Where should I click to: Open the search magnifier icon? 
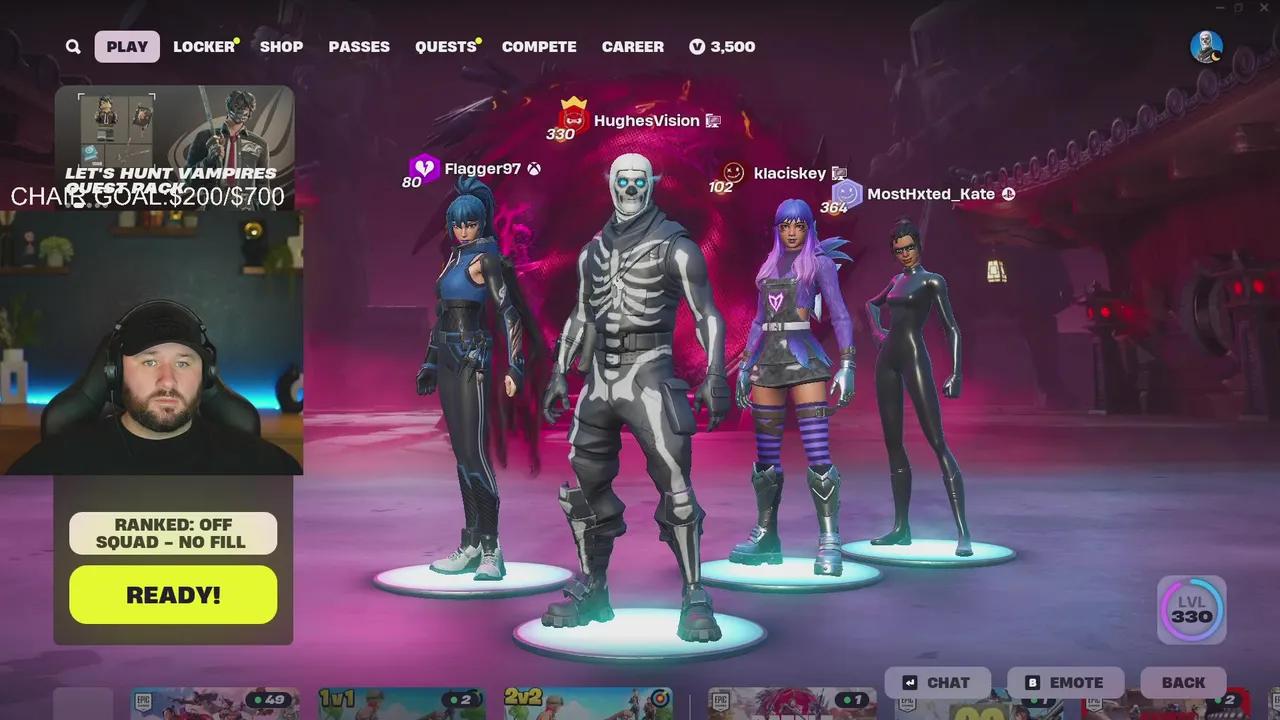click(x=72, y=46)
